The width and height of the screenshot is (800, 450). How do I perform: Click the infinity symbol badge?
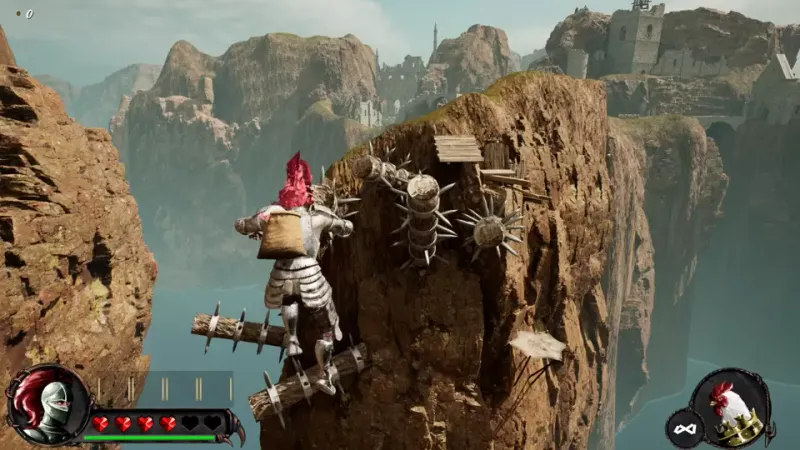tap(685, 428)
